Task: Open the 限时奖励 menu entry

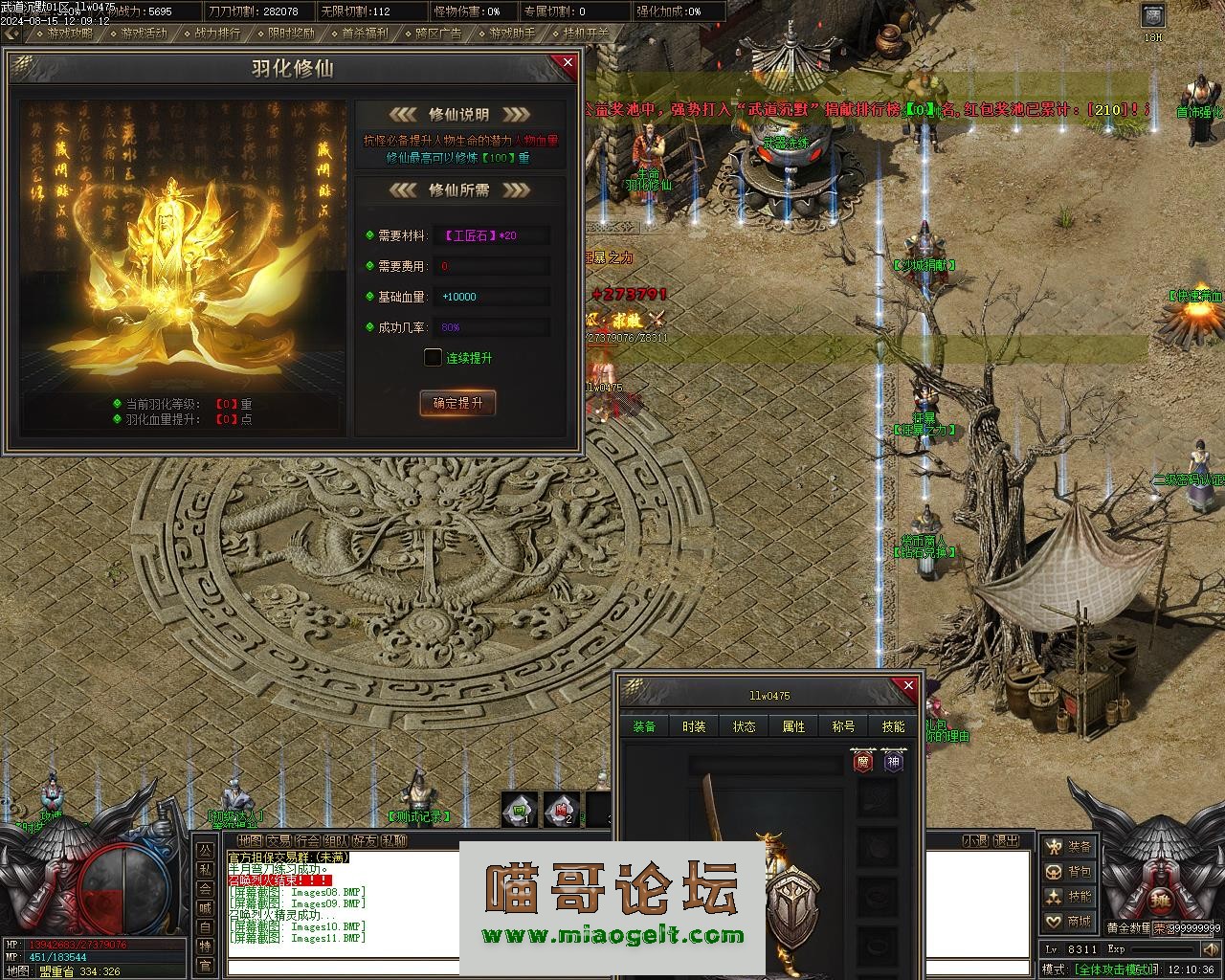Action: coord(291,33)
